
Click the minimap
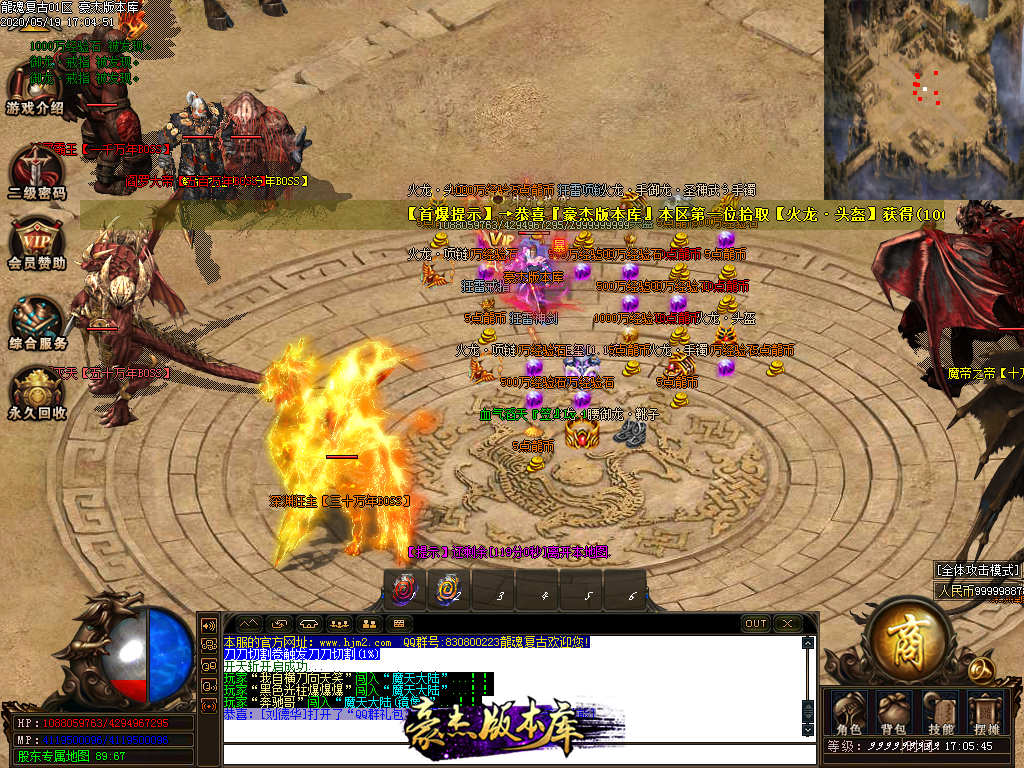point(923,98)
